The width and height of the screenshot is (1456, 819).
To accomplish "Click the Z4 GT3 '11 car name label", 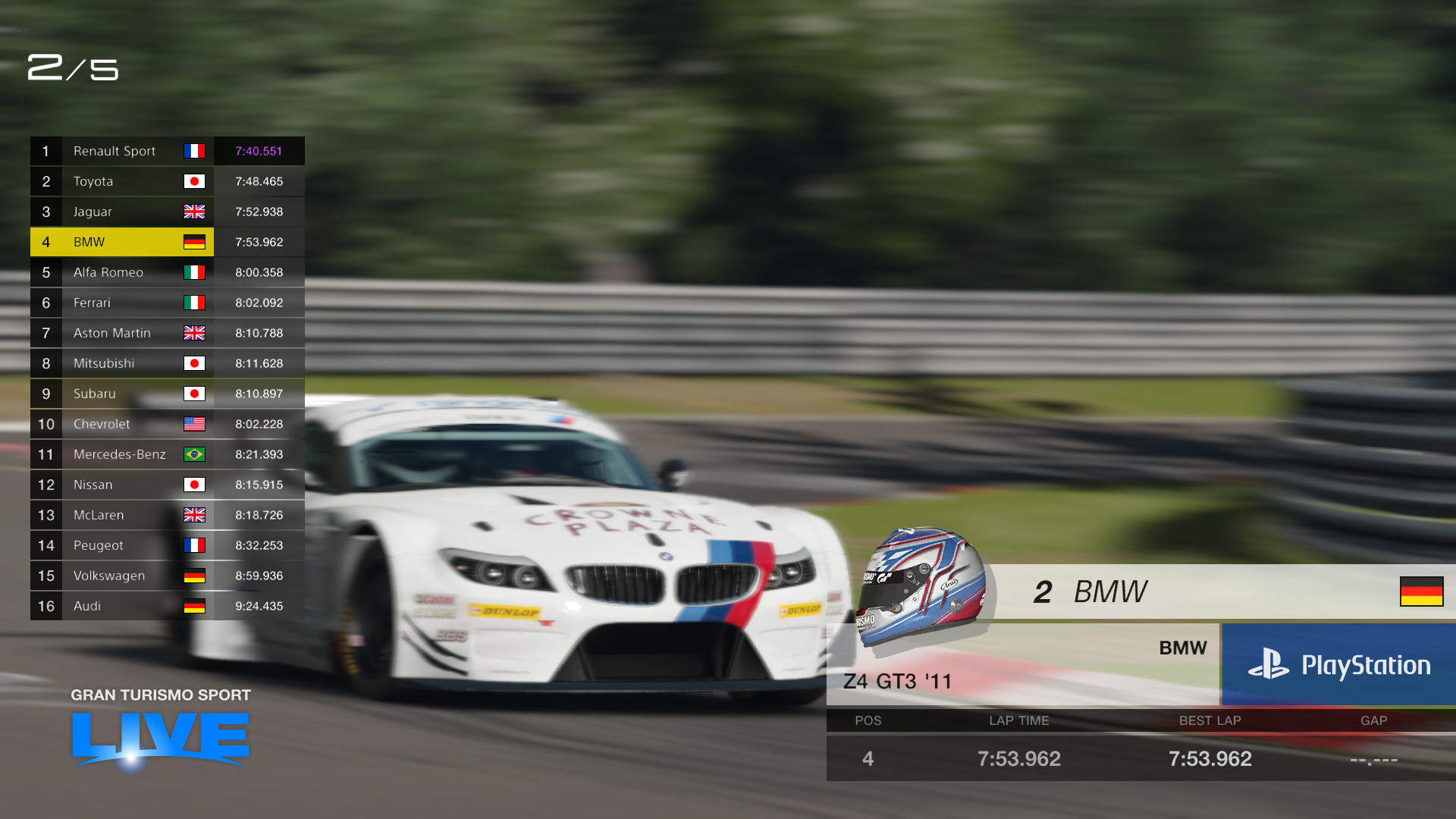I will click(898, 681).
